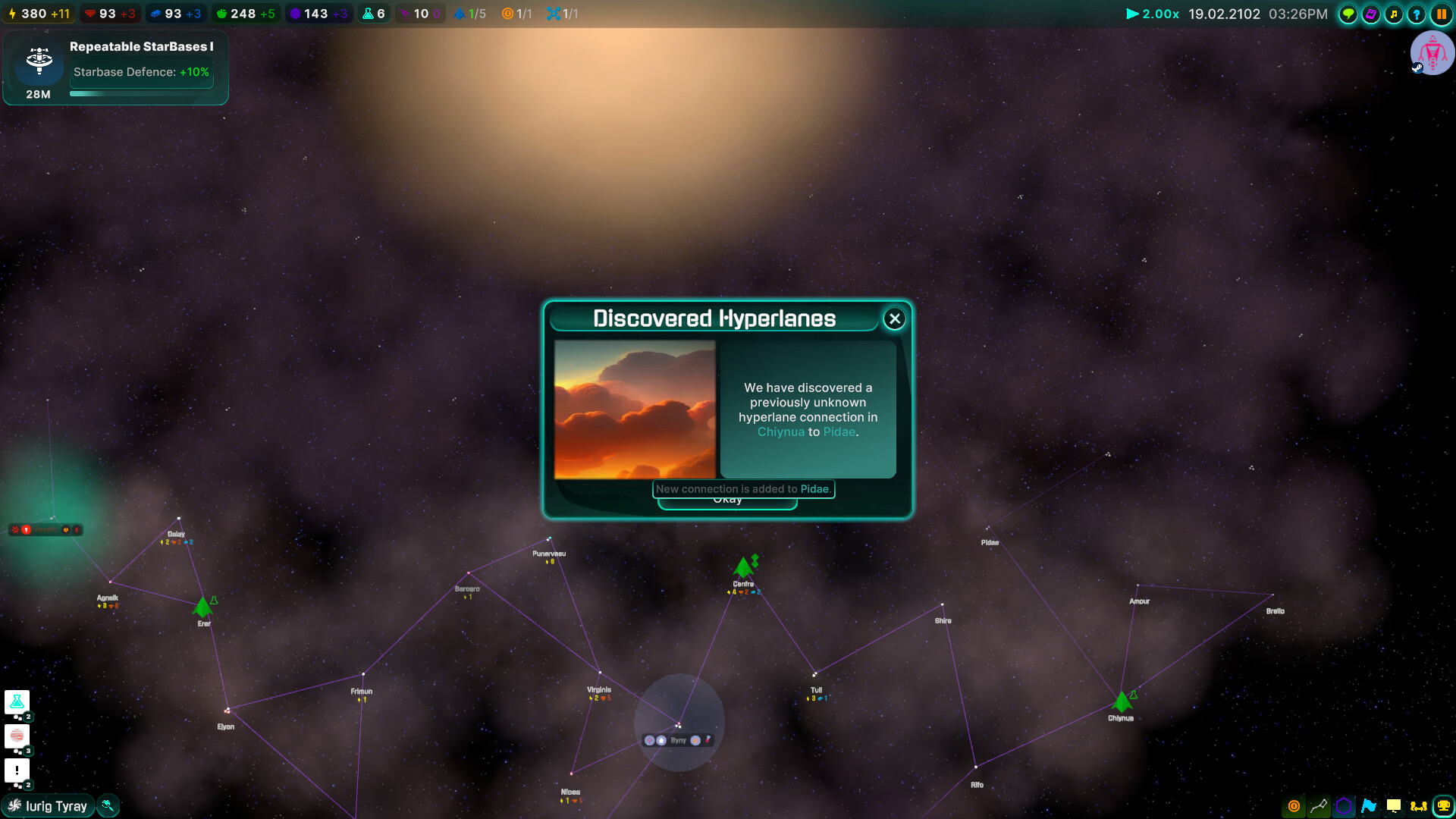Open the purple hexagon panel
This screenshot has height=819, width=1456.
1344,806
